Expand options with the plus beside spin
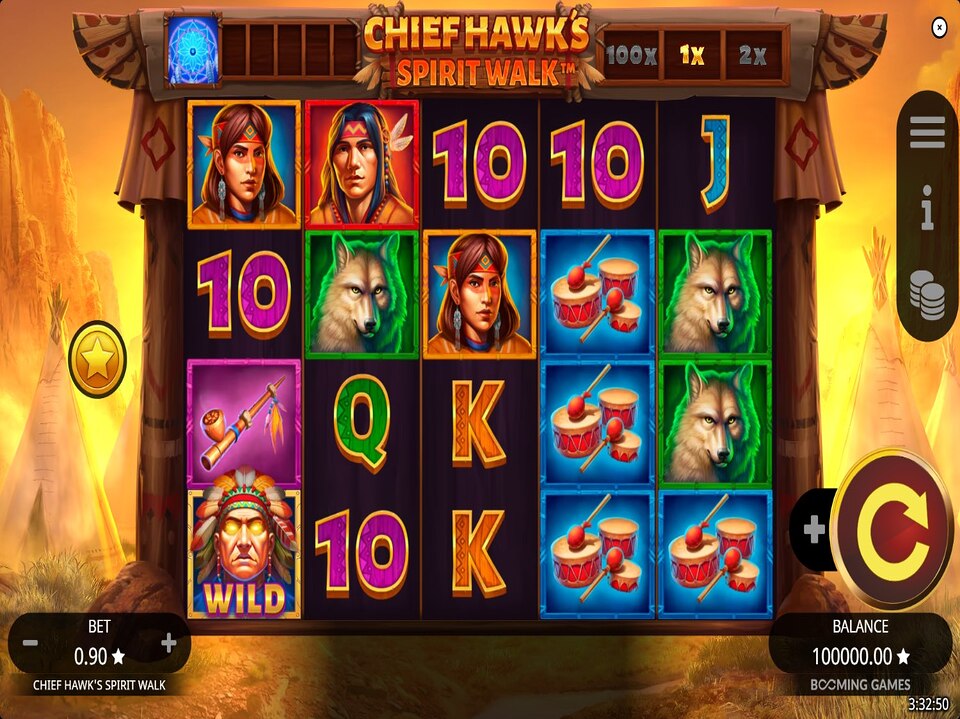This screenshot has height=719, width=960. coord(814,530)
